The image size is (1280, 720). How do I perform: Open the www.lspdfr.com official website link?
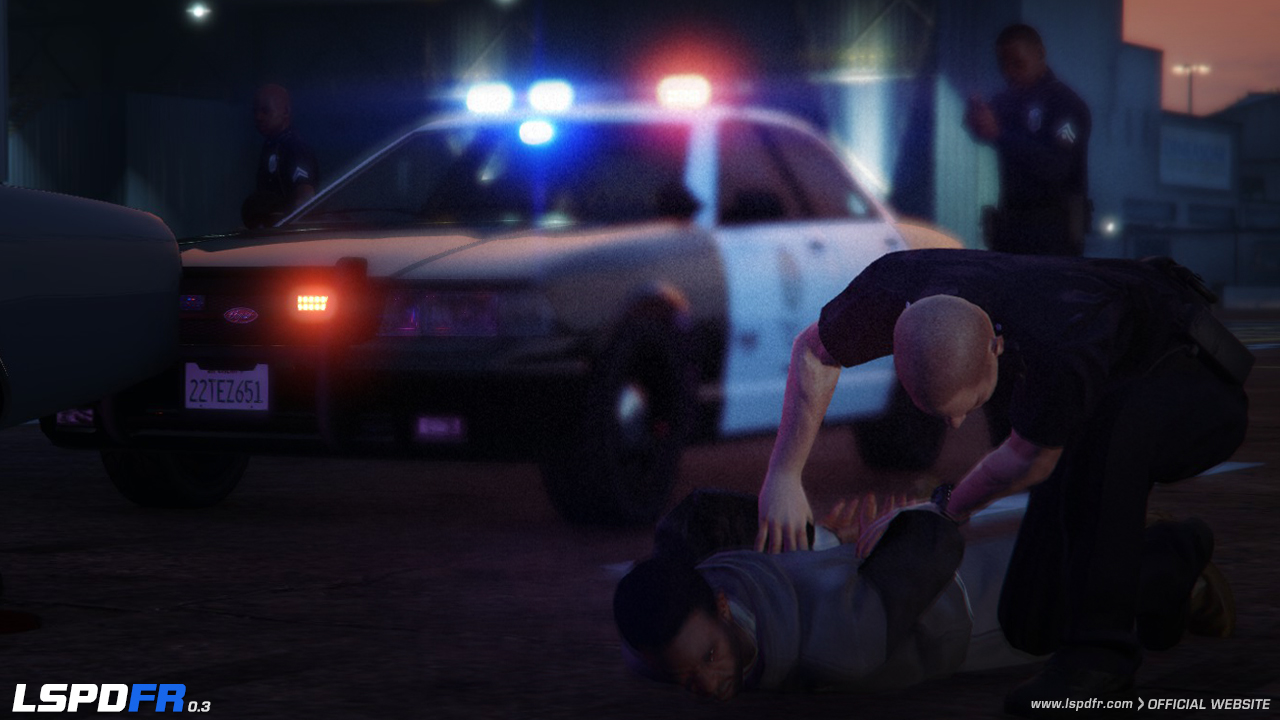pyautogui.click(x=1149, y=704)
